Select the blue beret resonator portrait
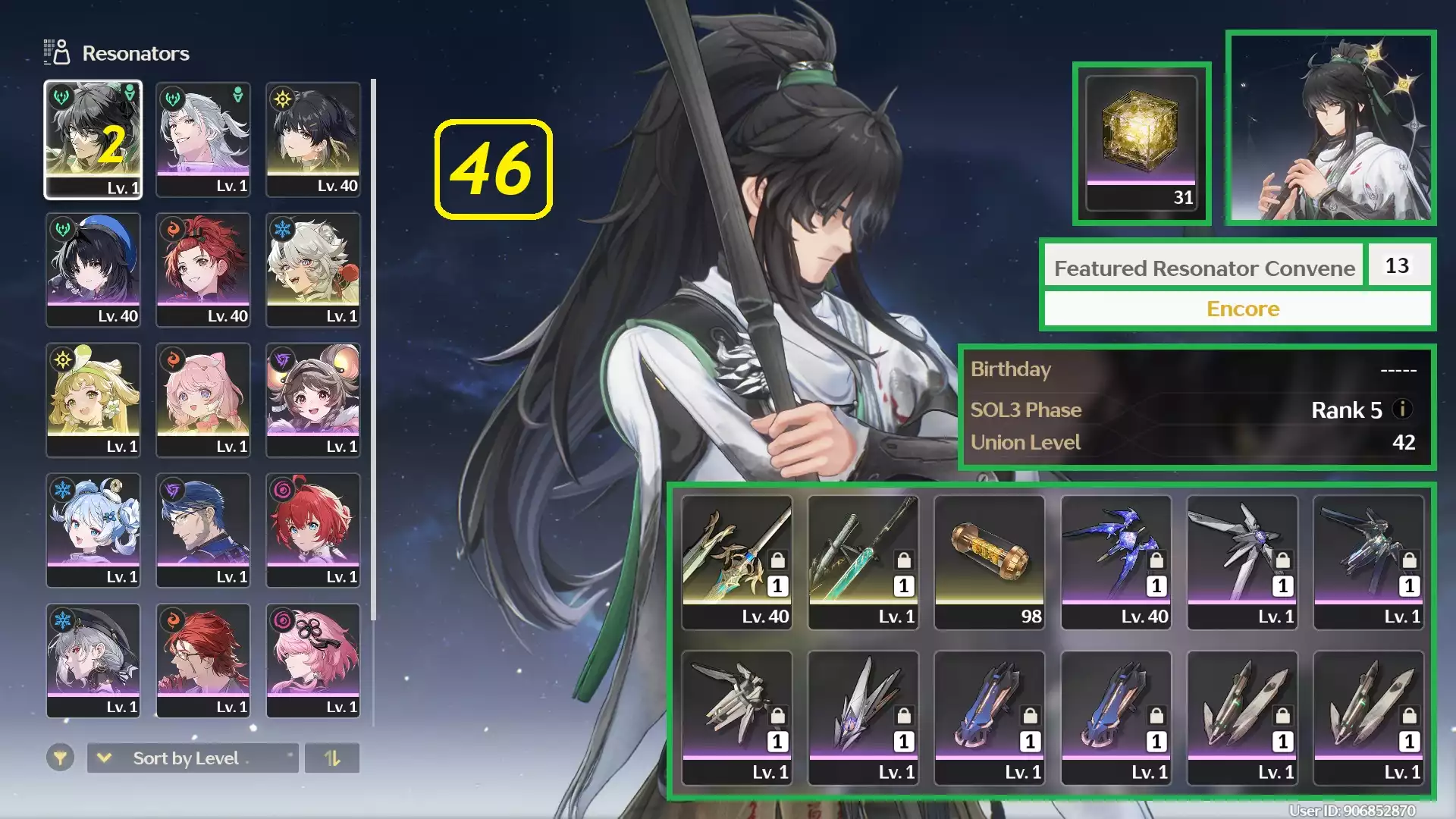The image size is (1456, 819). [93, 269]
